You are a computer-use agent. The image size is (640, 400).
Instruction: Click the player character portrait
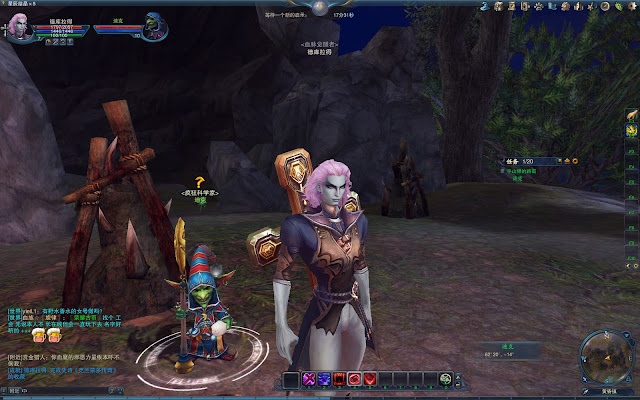tap(21, 26)
